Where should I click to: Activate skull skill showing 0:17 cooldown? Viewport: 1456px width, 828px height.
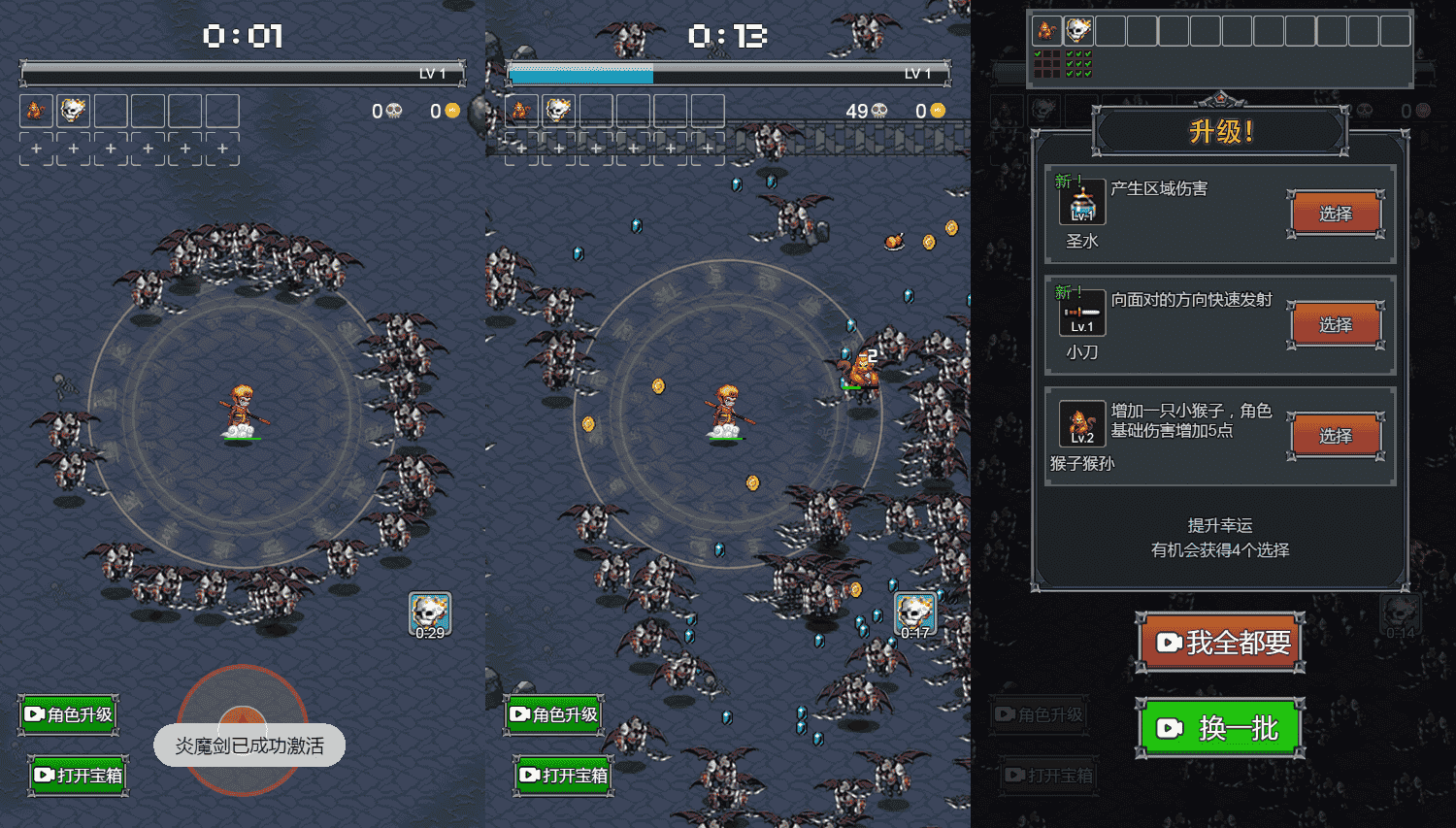click(914, 615)
